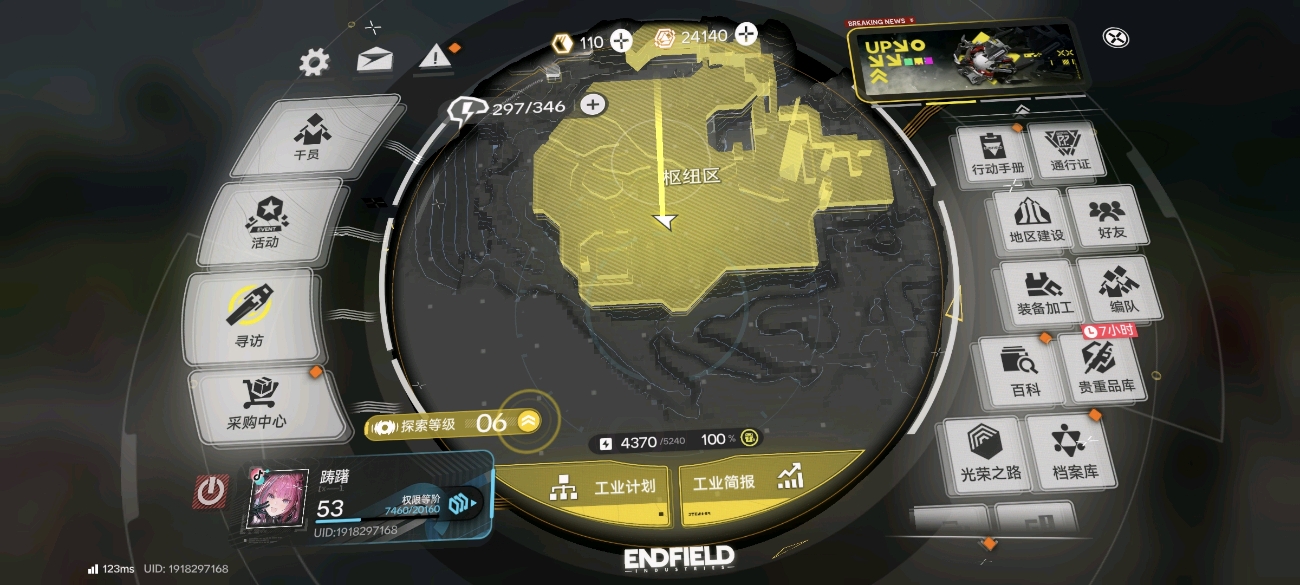This screenshot has height=585, width=1300.
Task: Open the 通行证 battle pass
Action: [1070, 152]
